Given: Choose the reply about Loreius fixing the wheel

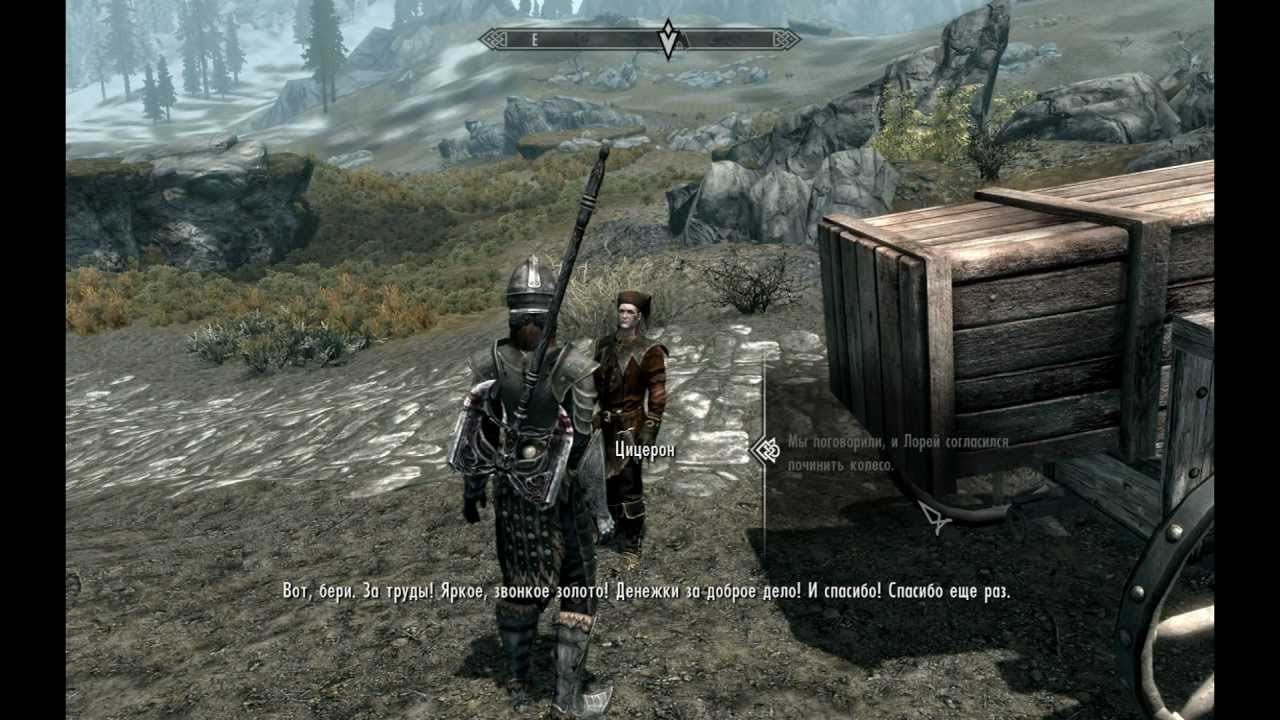Looking at the screenshot, I should tap(897, 453).
